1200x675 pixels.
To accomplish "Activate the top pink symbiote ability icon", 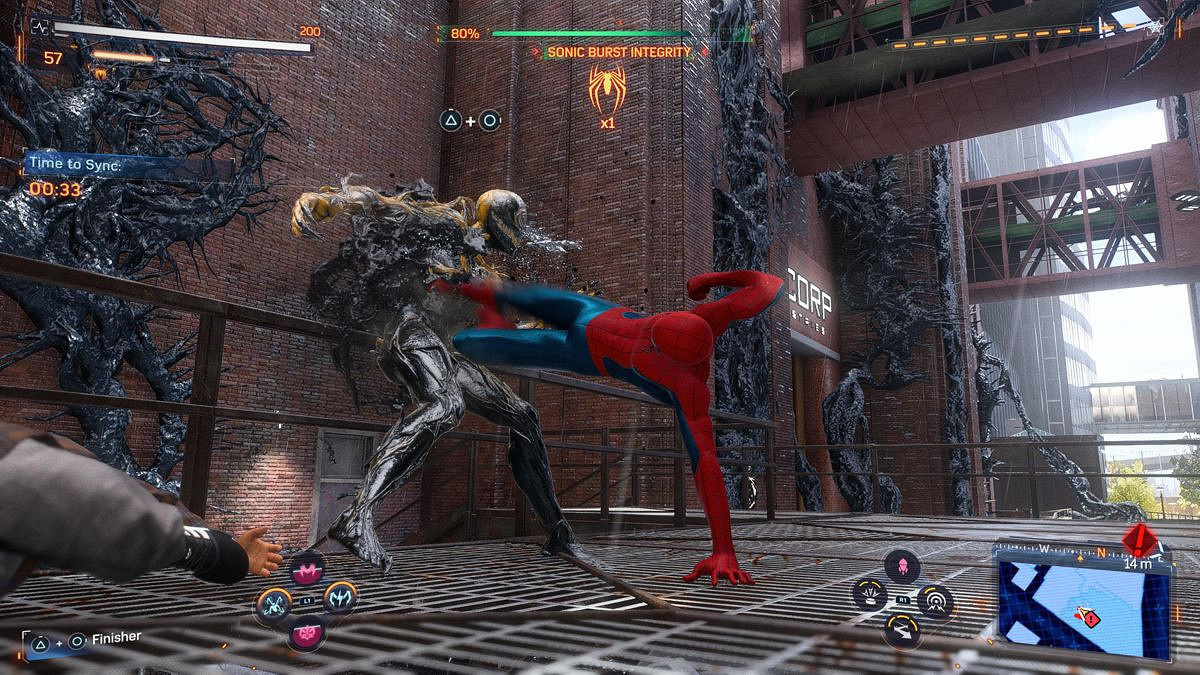I will click(x=307, y=571).
